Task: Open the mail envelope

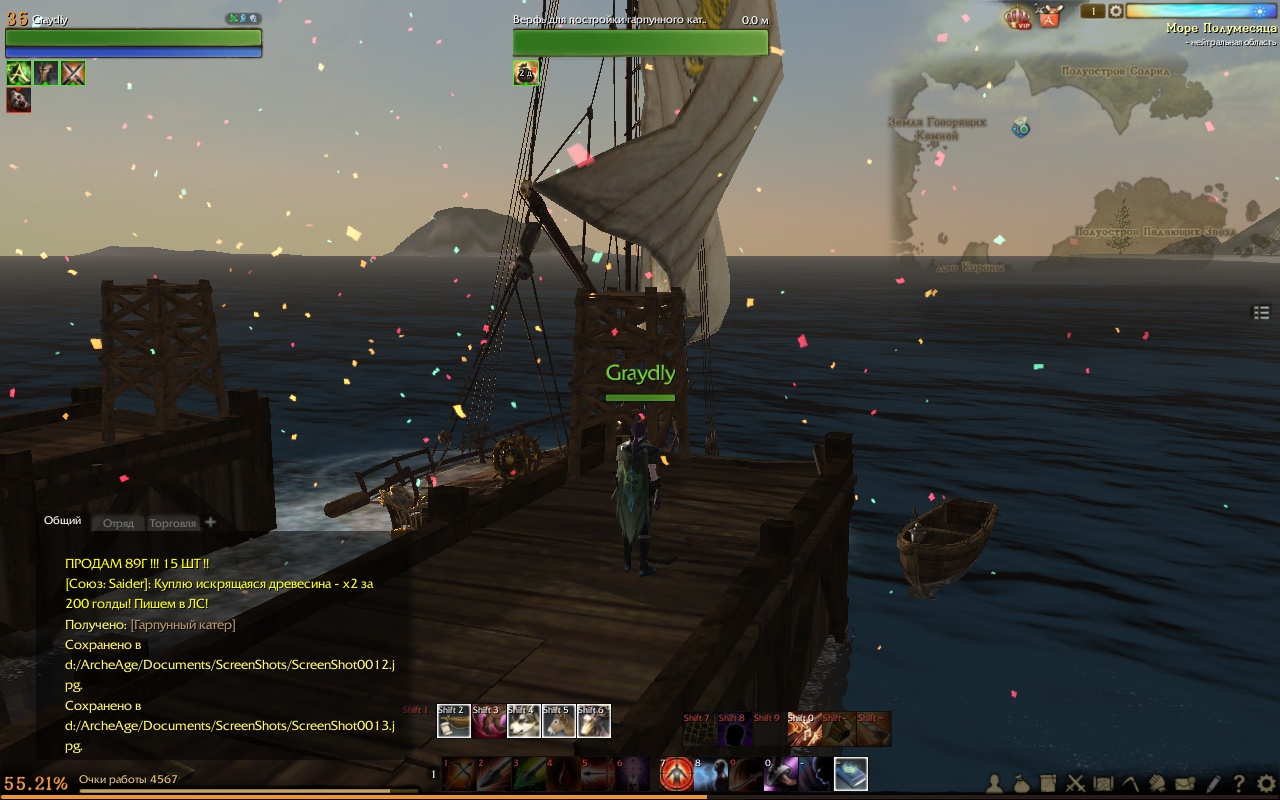Action: pyautogui.click(x=1185, y=784)
